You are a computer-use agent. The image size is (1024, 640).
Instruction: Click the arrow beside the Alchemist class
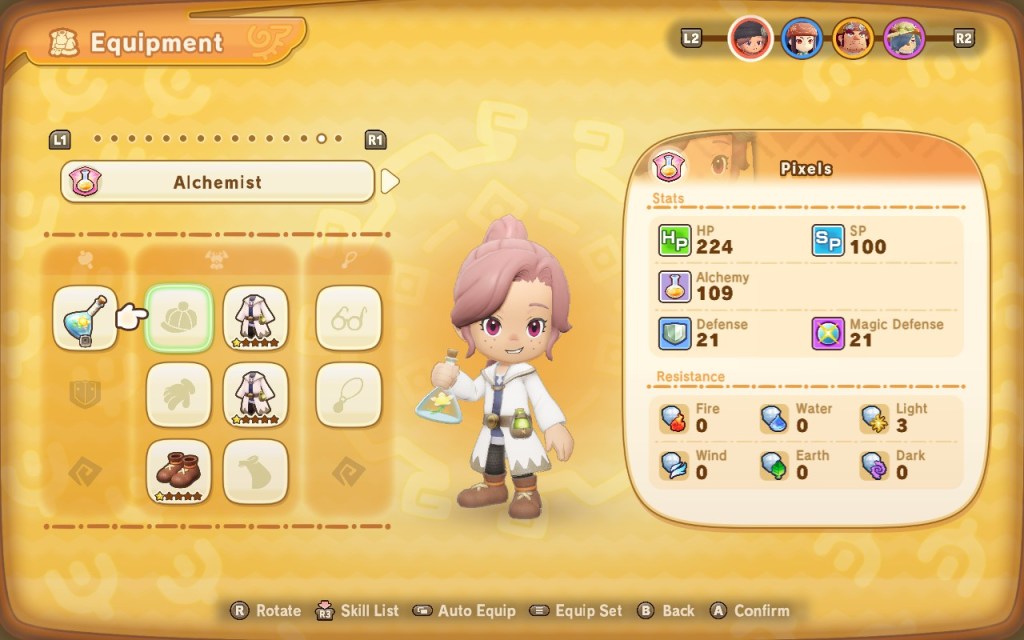click(391, 181)
